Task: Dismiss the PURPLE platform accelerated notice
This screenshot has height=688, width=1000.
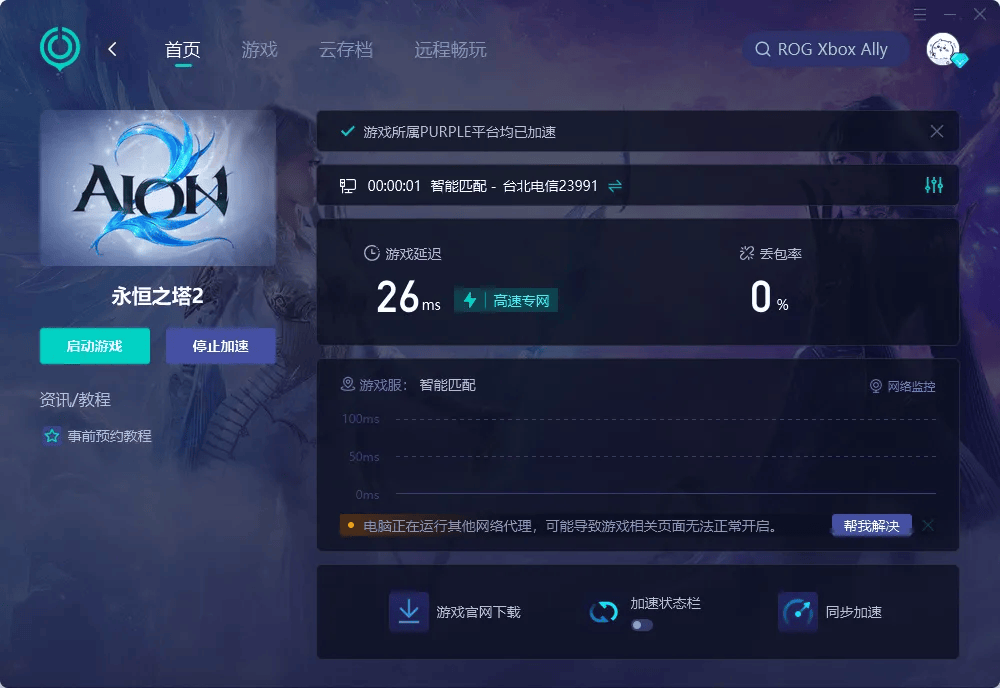Action: tap(937, 131)
